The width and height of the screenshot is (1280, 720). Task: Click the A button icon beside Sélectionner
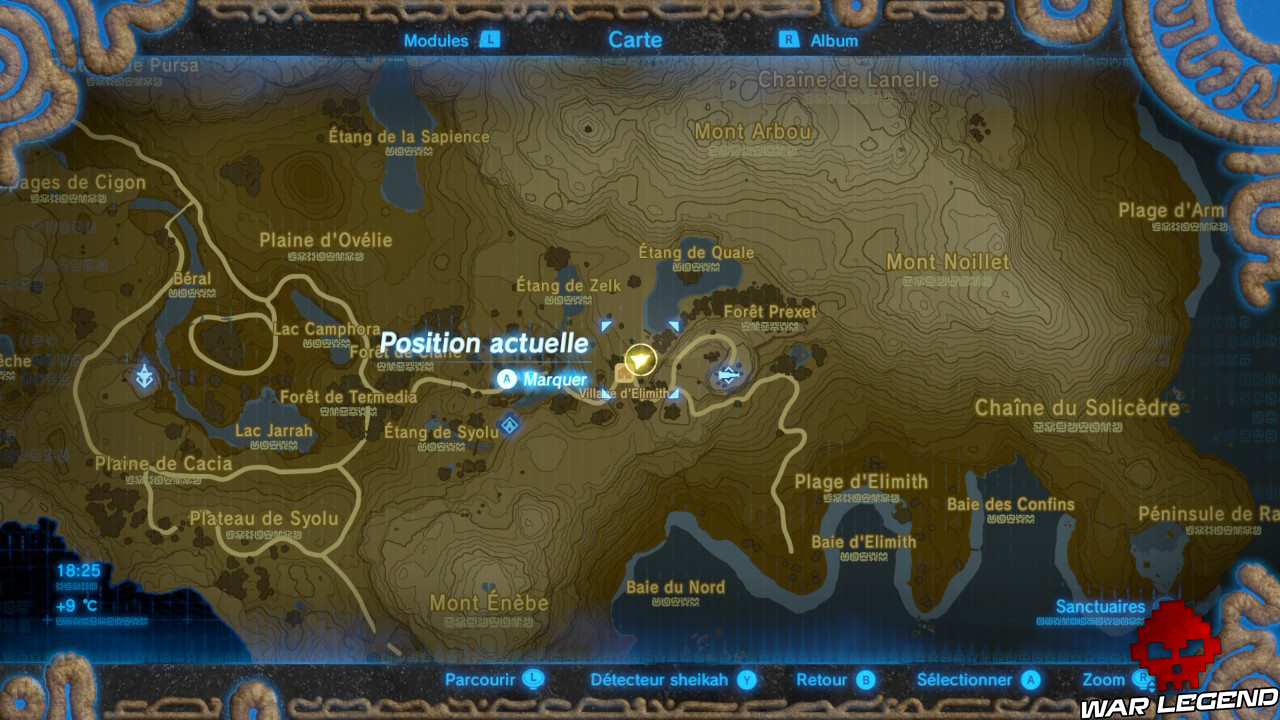coord(1030,678)
